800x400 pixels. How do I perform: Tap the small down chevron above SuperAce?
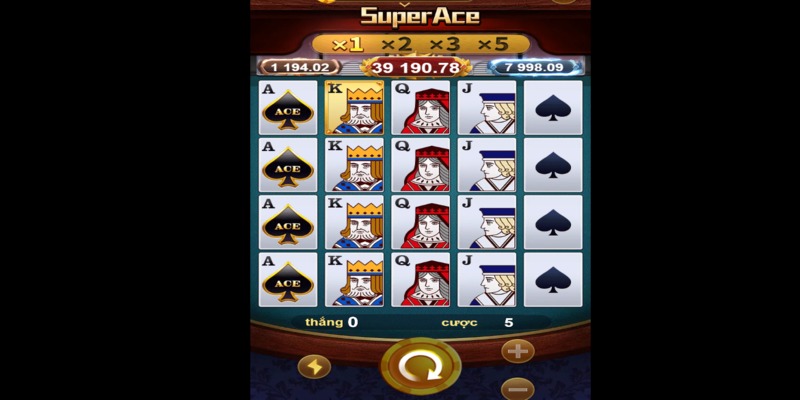pyautogui.click(x=405, y=3)
